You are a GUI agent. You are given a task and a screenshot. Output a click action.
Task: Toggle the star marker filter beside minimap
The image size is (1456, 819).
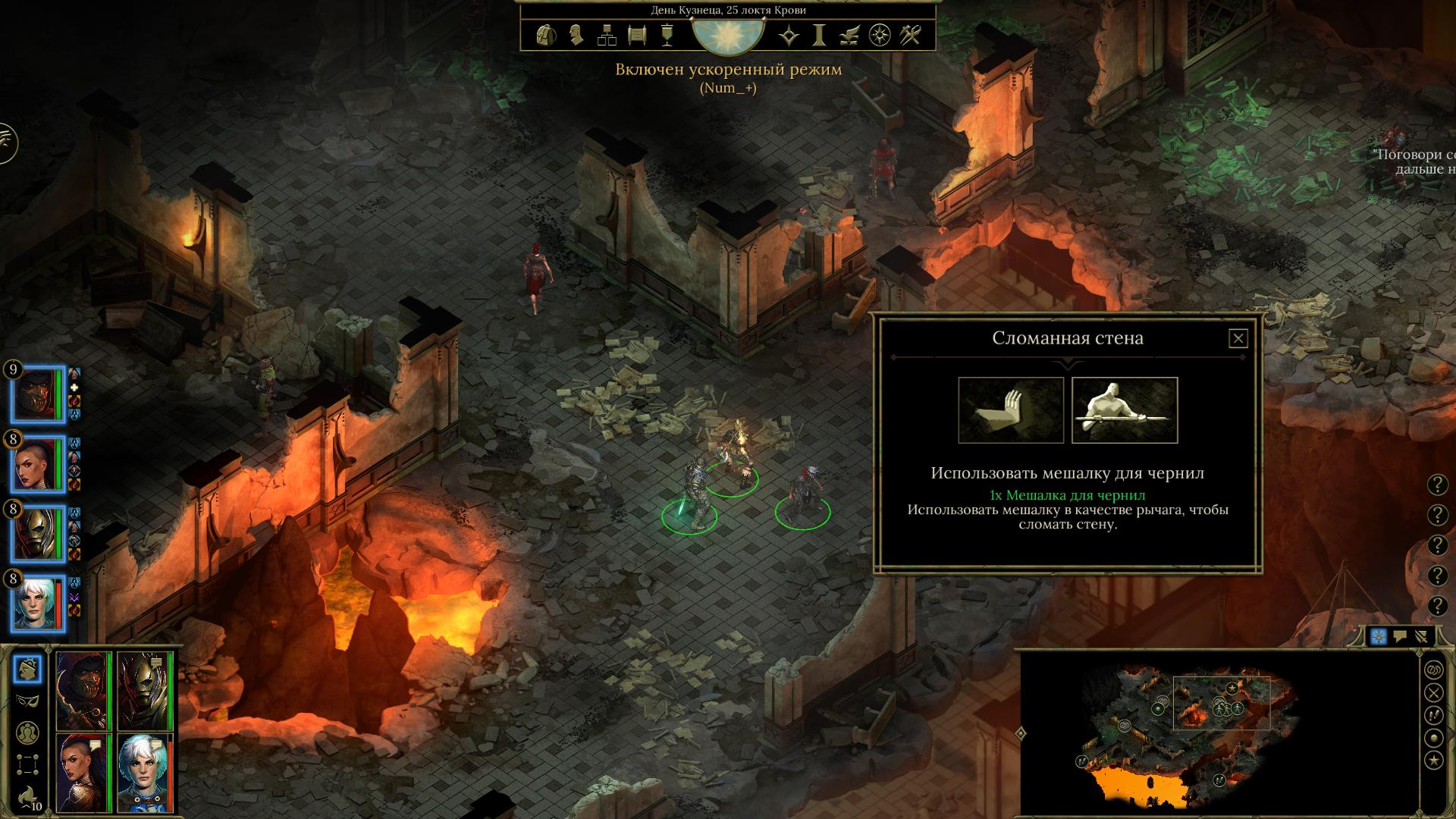(x=1433, y=760)
